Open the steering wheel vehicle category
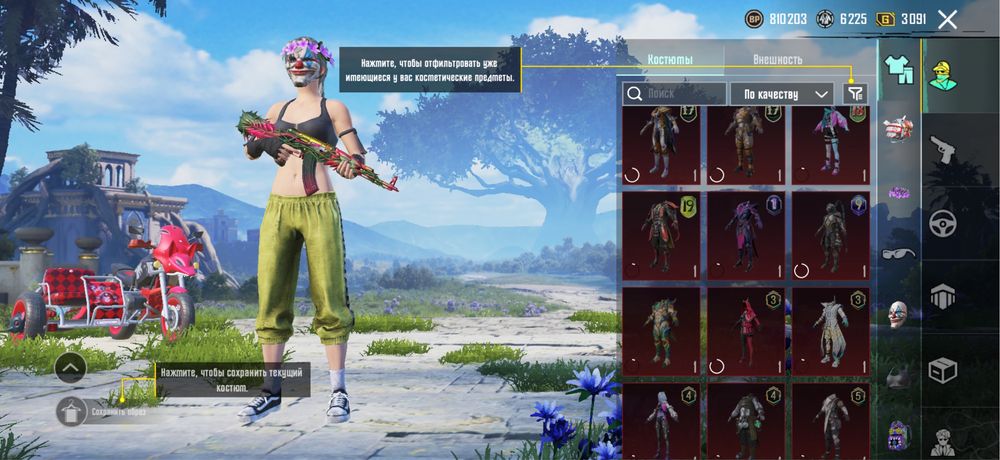 pyautogui.click(x=942, y=224)
